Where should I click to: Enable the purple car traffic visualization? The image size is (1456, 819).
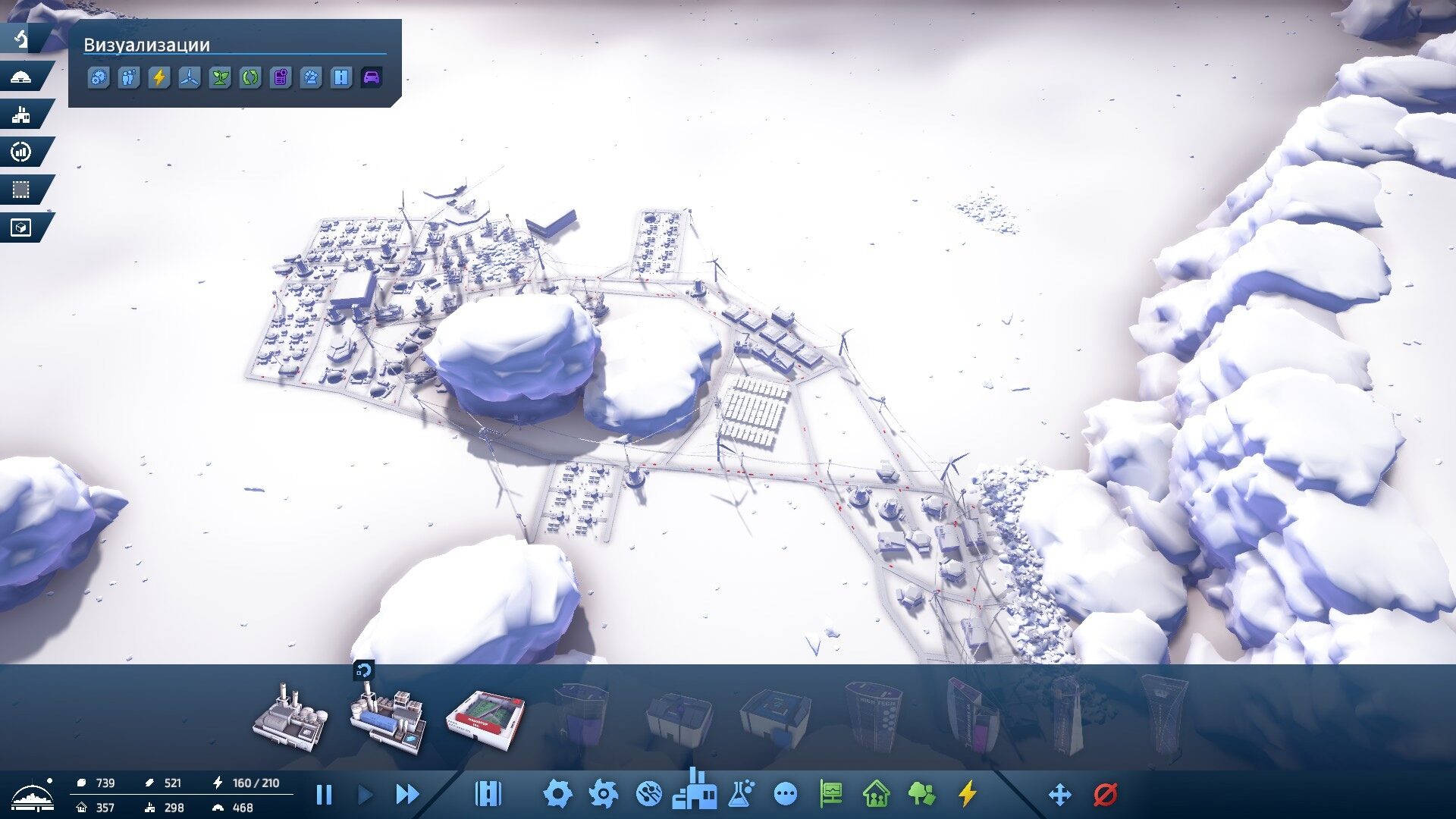point(372,77)
